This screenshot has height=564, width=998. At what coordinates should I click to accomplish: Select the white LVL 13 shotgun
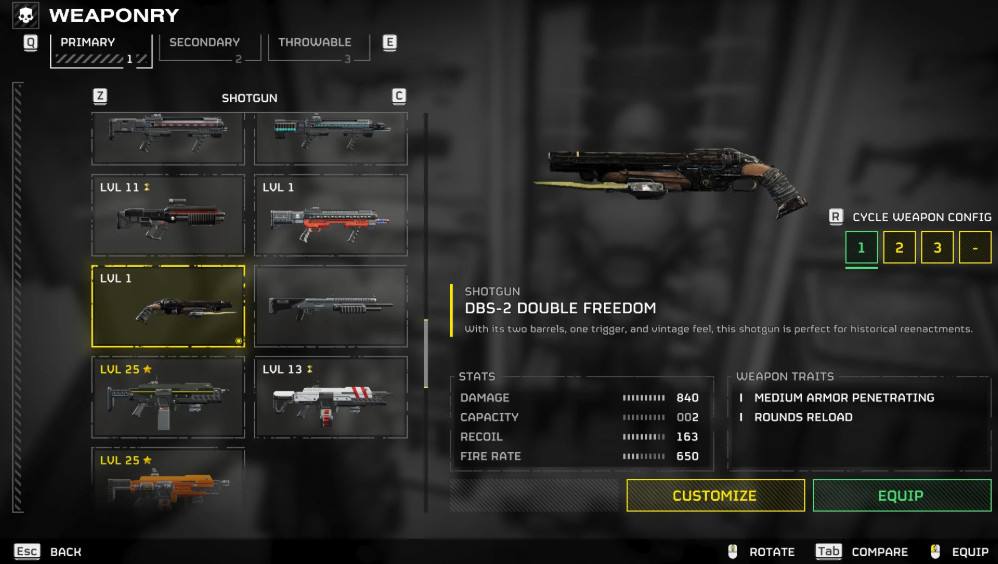331,397
